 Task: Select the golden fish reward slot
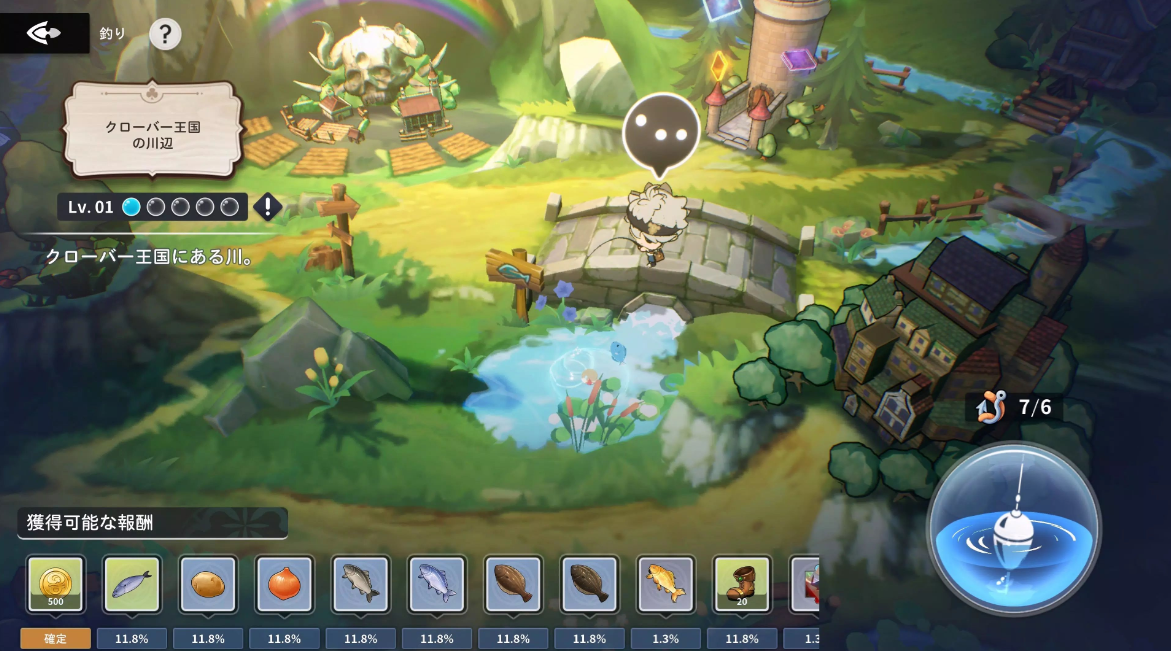point(665,584)
